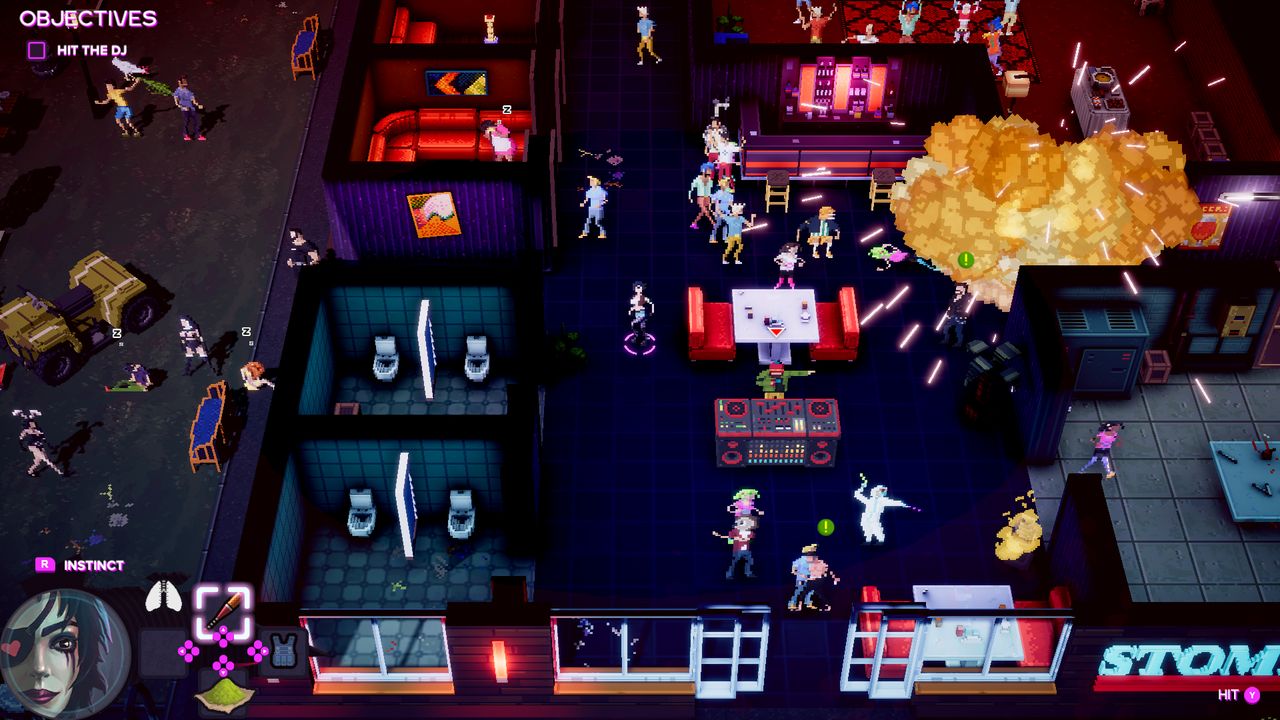The height and width of the screenshot is (720, 1280).
Task: Click the white moth instinct icon
Action: pyautogui.click(x=163, y=594)
